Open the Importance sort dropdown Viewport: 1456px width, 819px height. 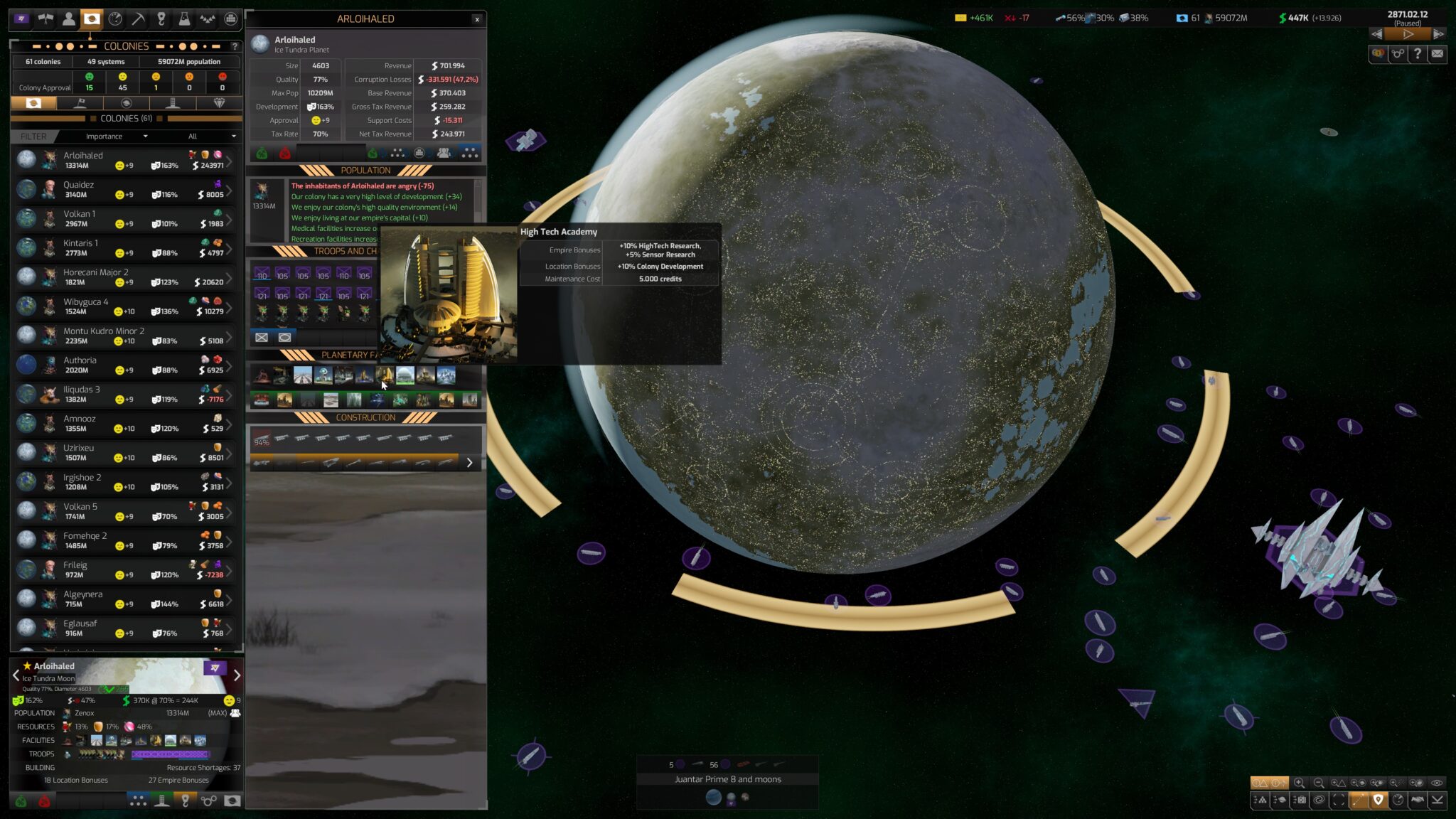(x=116, y=136)
